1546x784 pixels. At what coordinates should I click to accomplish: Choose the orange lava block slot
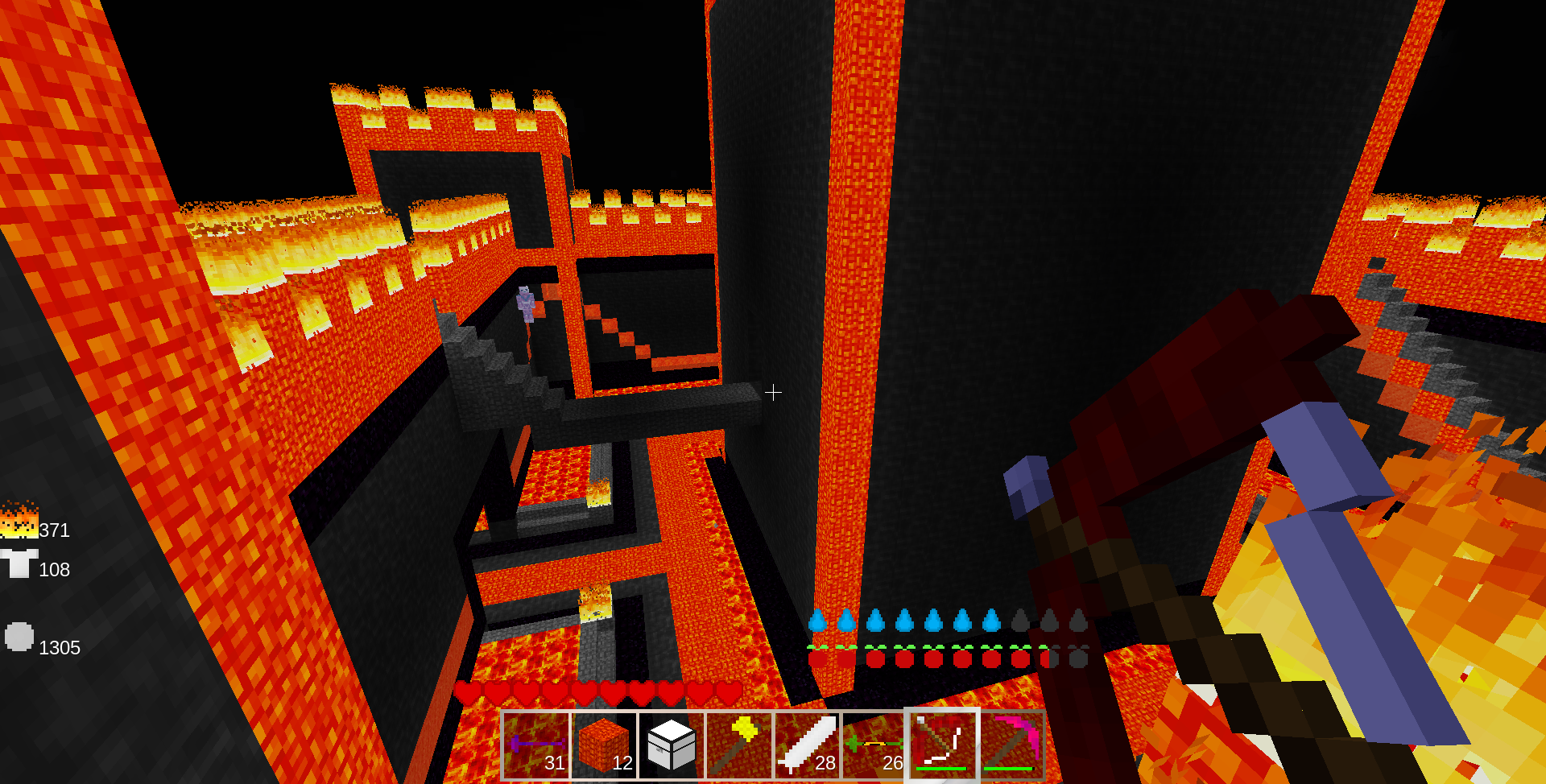tap(604, 745)
